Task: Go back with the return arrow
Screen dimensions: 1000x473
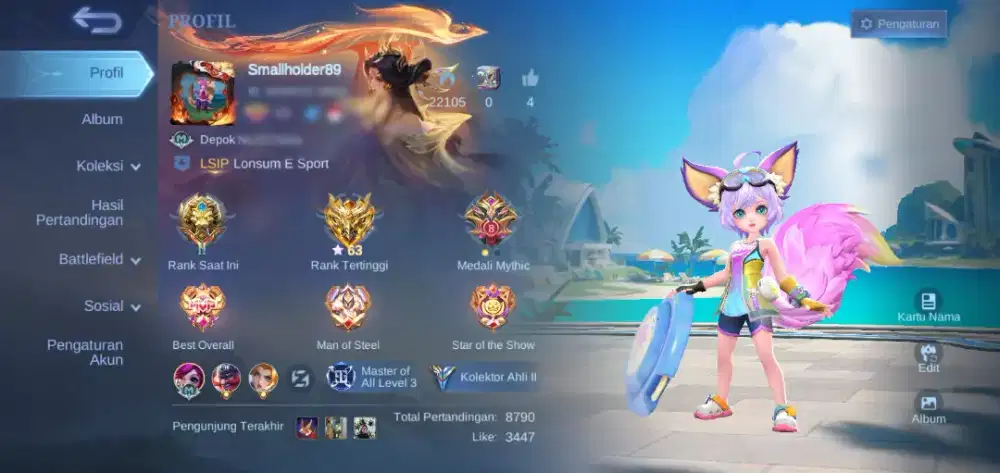Action: coord(96,19)
